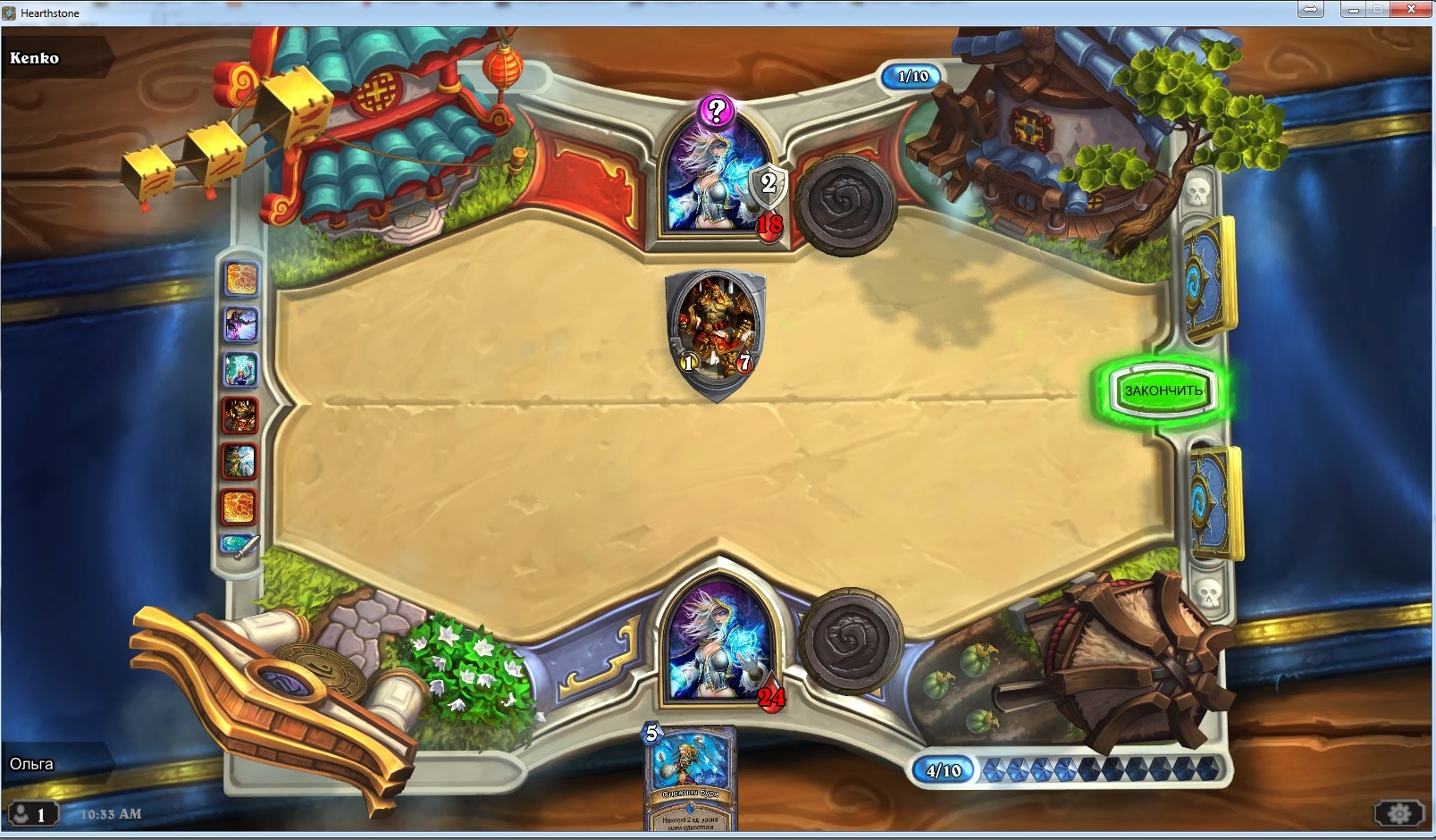Inspect the red-framed armored minion history tile

(239, 415)
